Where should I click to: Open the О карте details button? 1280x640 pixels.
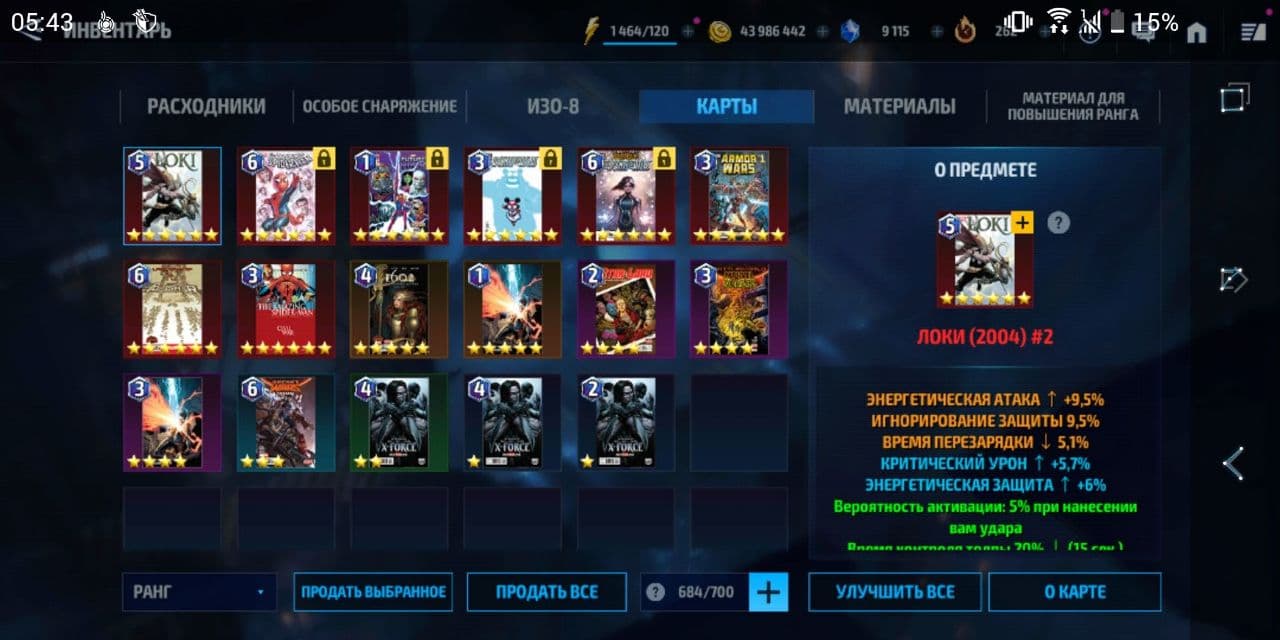tap(1074, 592)
